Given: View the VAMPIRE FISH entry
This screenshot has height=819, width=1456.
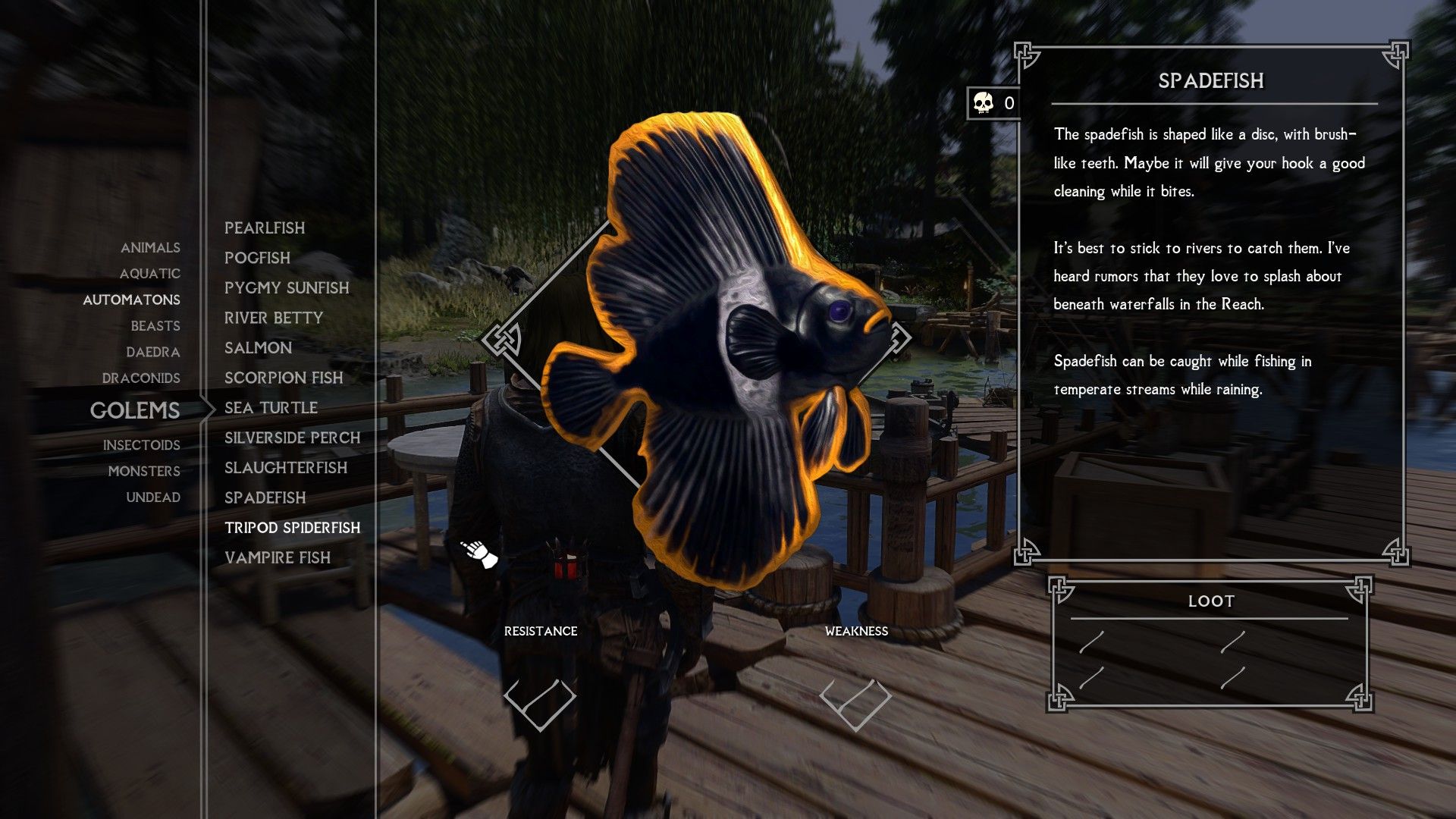Looking at the screenshot, I should click(277, 558).
